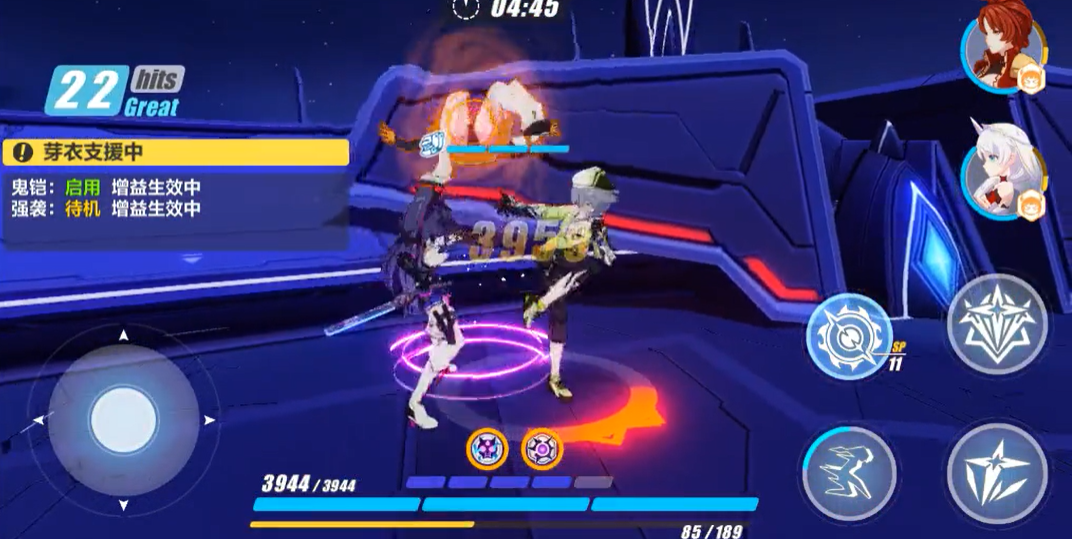This screenshot has width=1072, height=539.
Task: Activate the weapon skill costing 11 SP
Action: (849, 336)
